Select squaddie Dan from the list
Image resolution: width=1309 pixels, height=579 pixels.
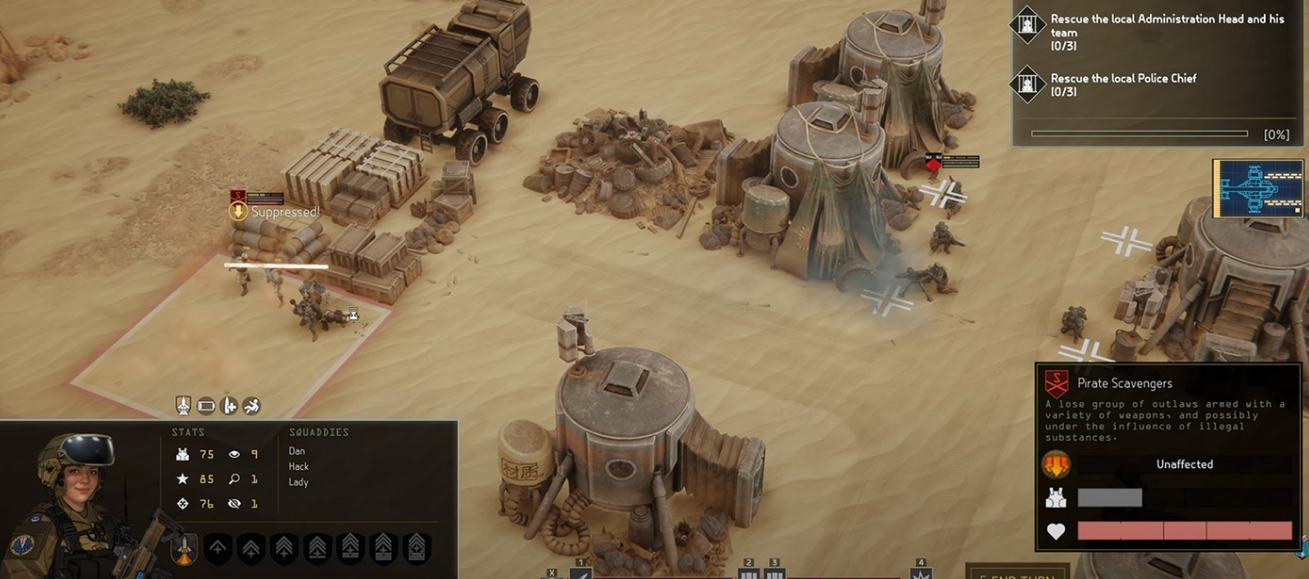click(297, 451)
